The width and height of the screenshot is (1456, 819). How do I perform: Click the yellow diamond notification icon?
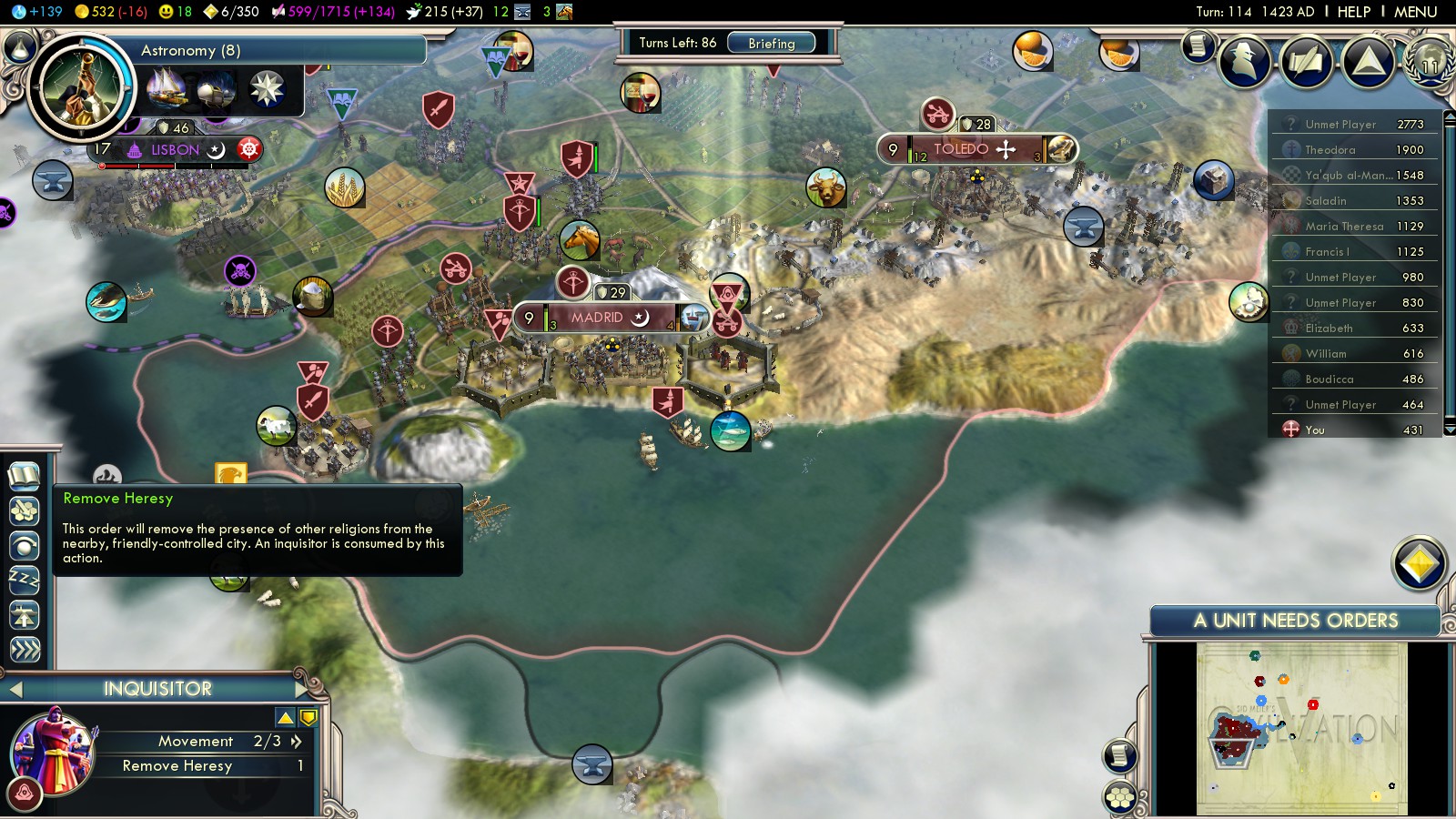point(1419,564)
